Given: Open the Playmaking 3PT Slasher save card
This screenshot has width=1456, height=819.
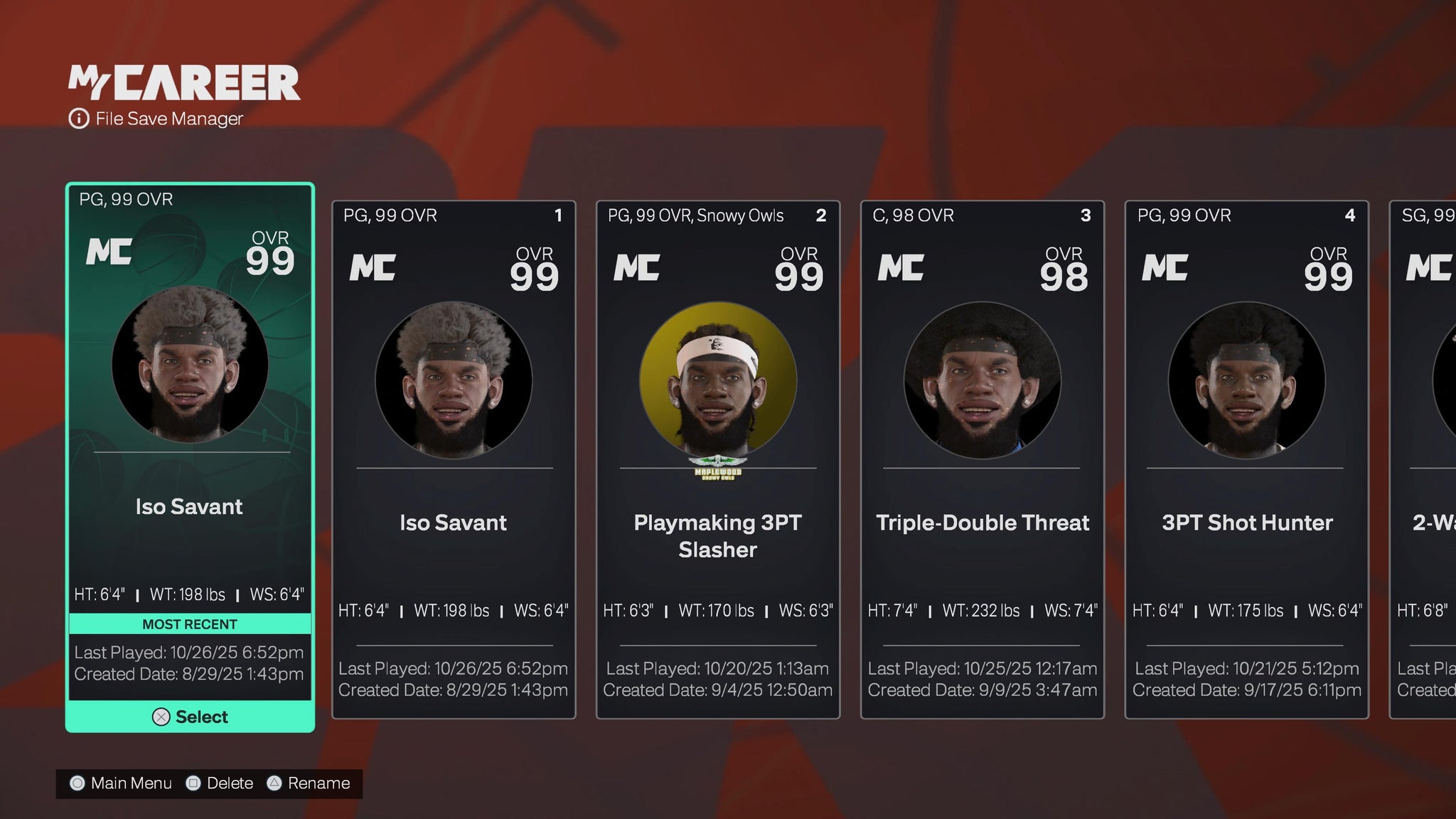Looking at the screenshot, I should tap(718, 459).
